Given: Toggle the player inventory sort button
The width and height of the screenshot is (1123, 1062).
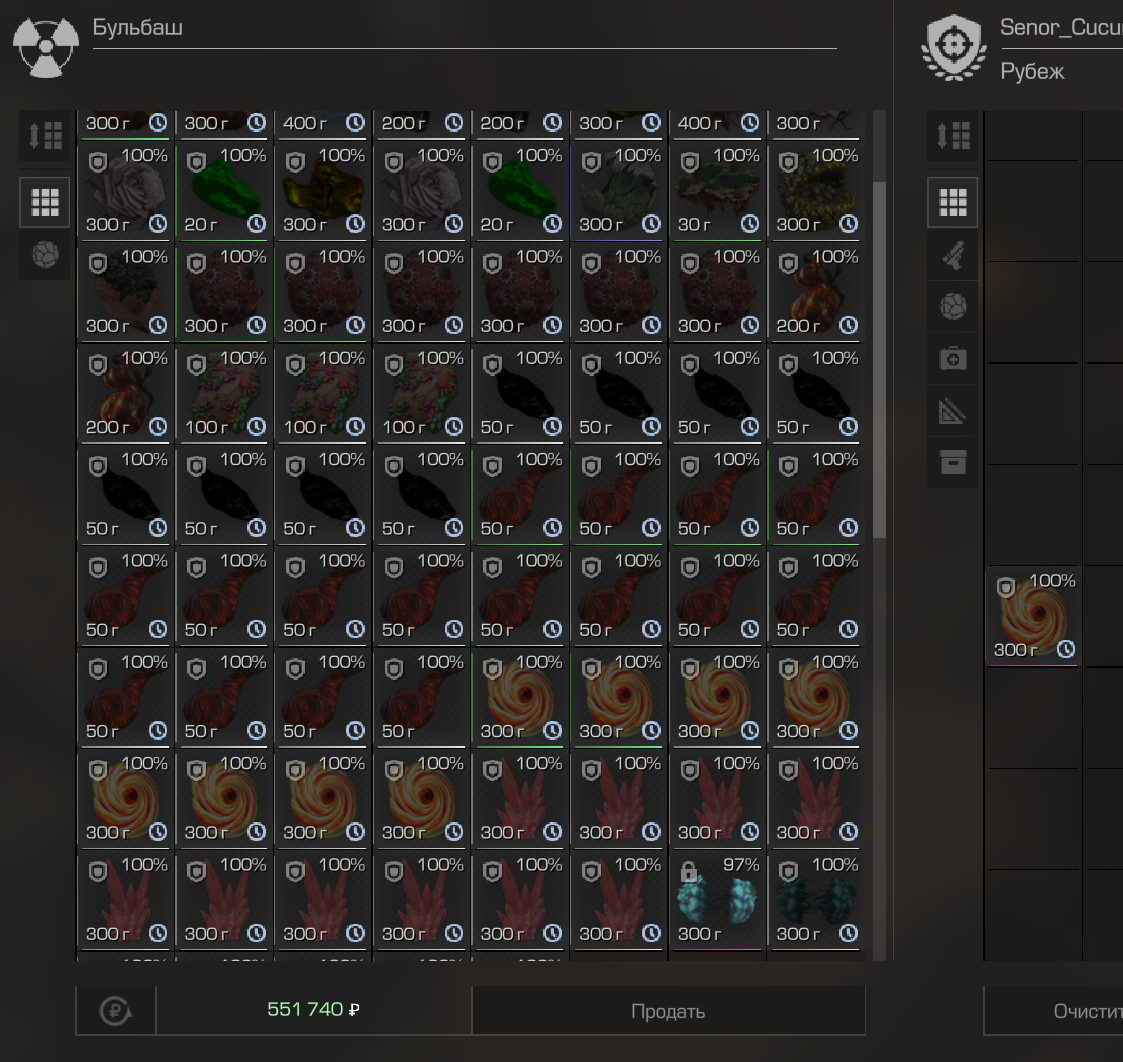Looking at the screenshot, I should point(953,135).
